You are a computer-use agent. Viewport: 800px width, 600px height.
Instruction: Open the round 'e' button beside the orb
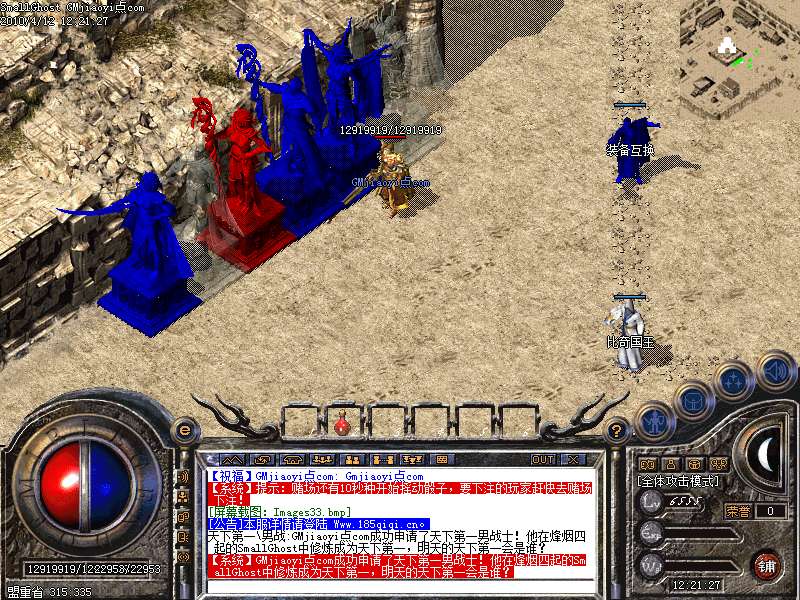[184, 430]
